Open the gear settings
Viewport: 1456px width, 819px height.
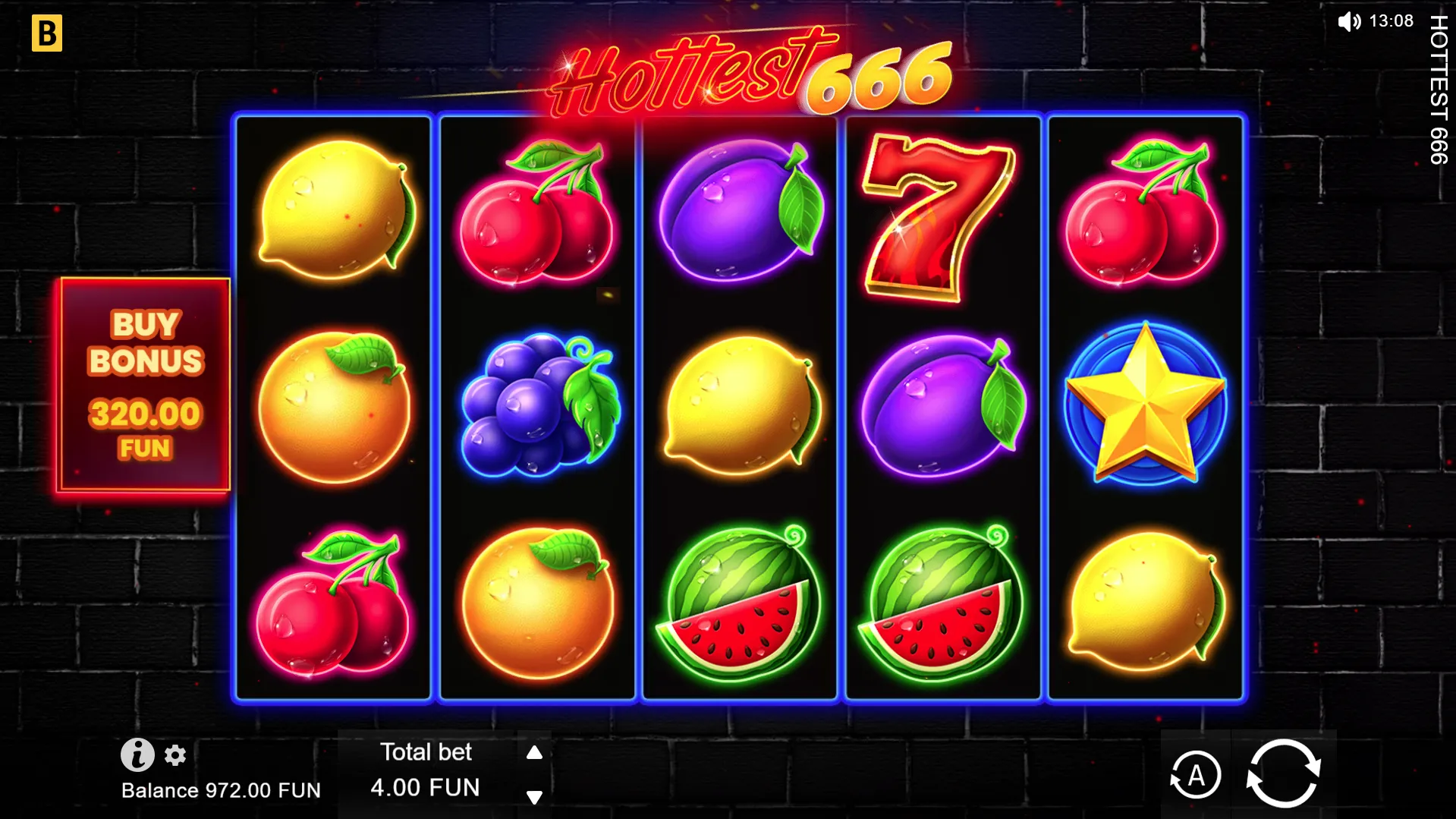pos(175,755)
